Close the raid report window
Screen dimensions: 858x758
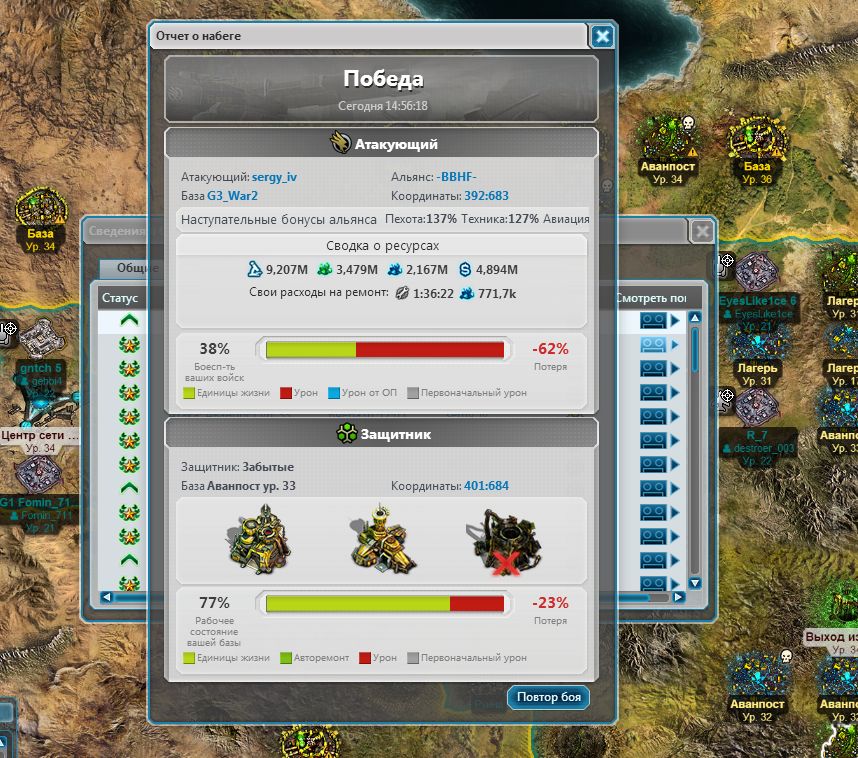pyautogui.click(x=601, y=37)
